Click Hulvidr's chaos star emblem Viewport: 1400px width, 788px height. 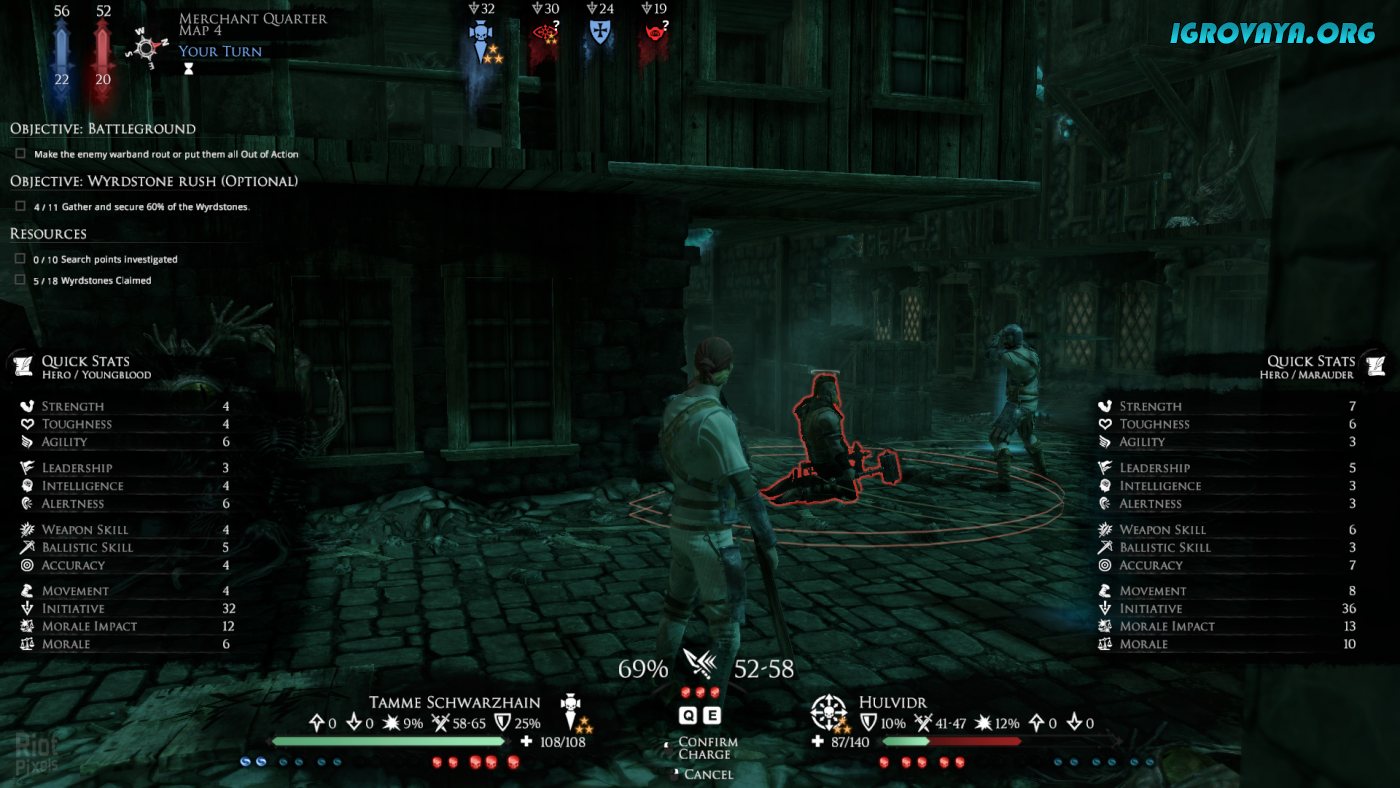click(x=829, y=711)
